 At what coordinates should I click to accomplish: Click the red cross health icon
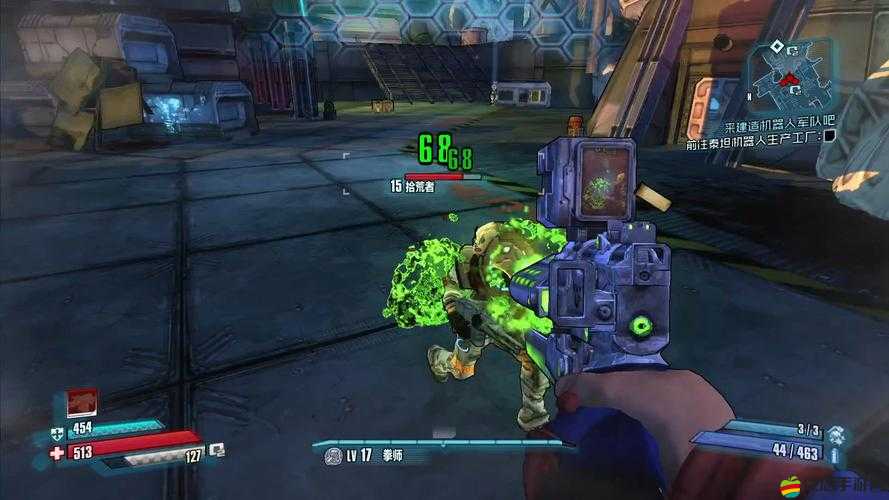click(55, 455)
